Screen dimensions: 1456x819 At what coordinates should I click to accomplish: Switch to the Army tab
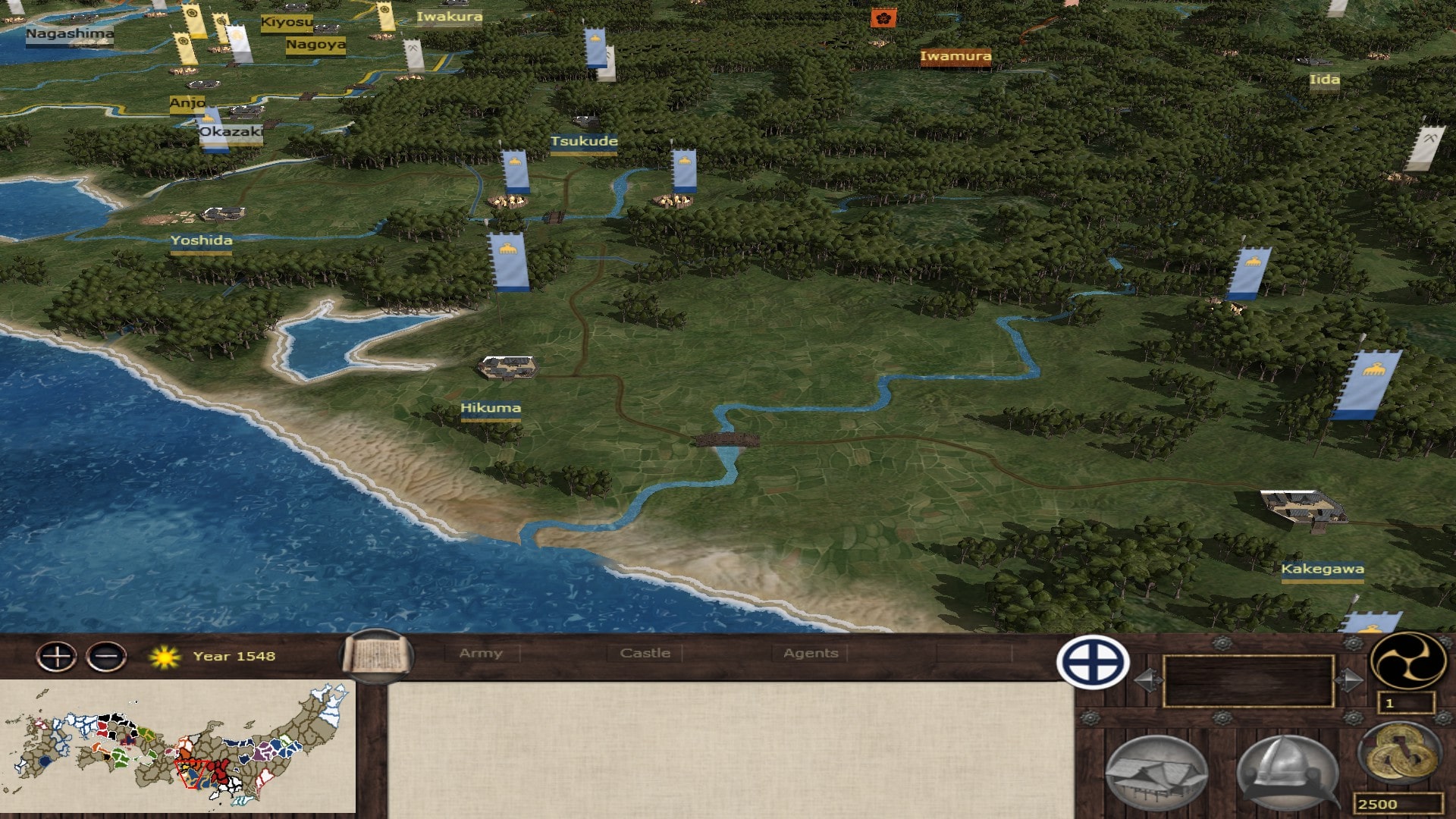pyautogui.click(x=481, y=653)
